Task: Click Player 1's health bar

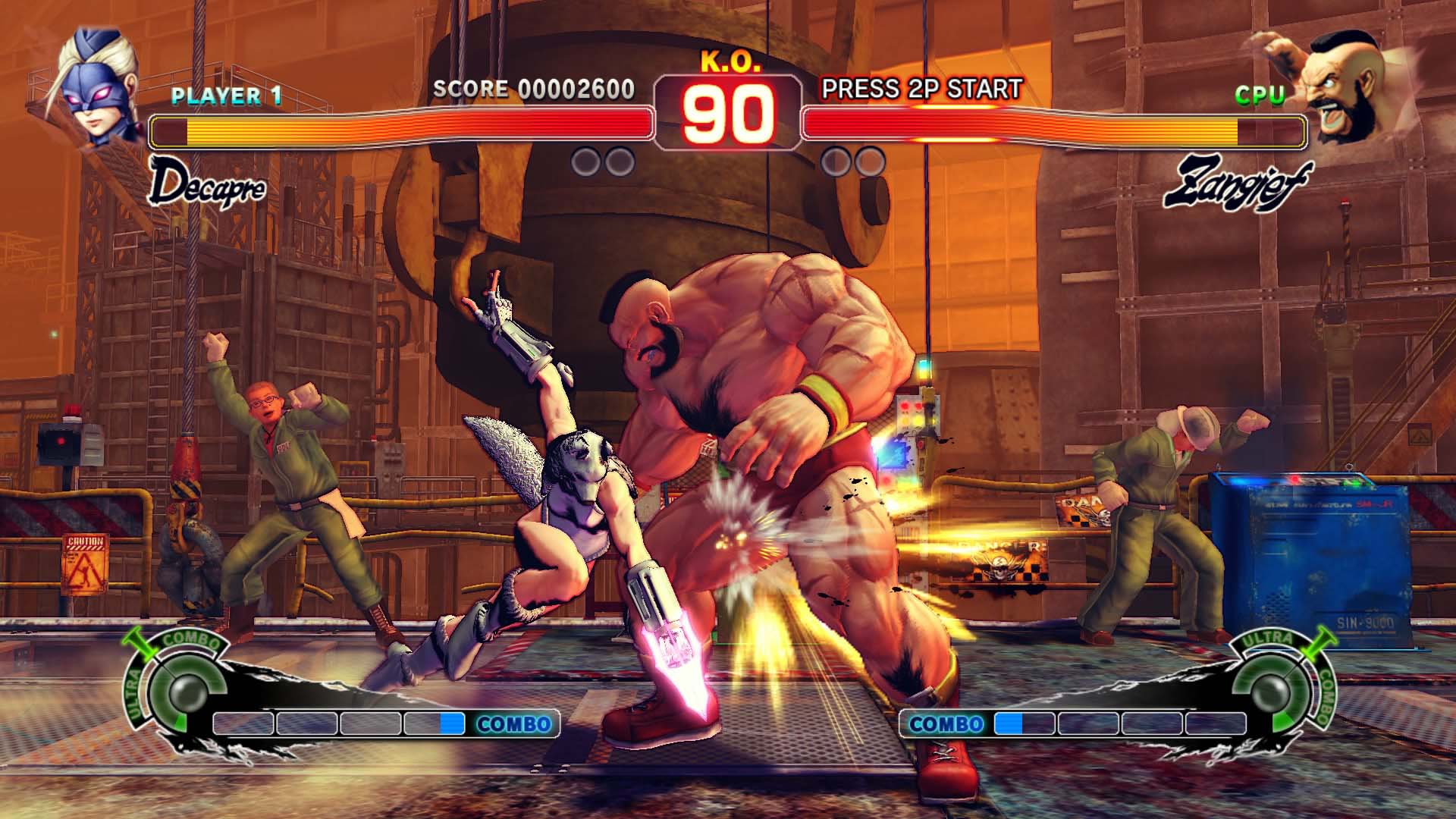Action: click(x=402, y=127)
